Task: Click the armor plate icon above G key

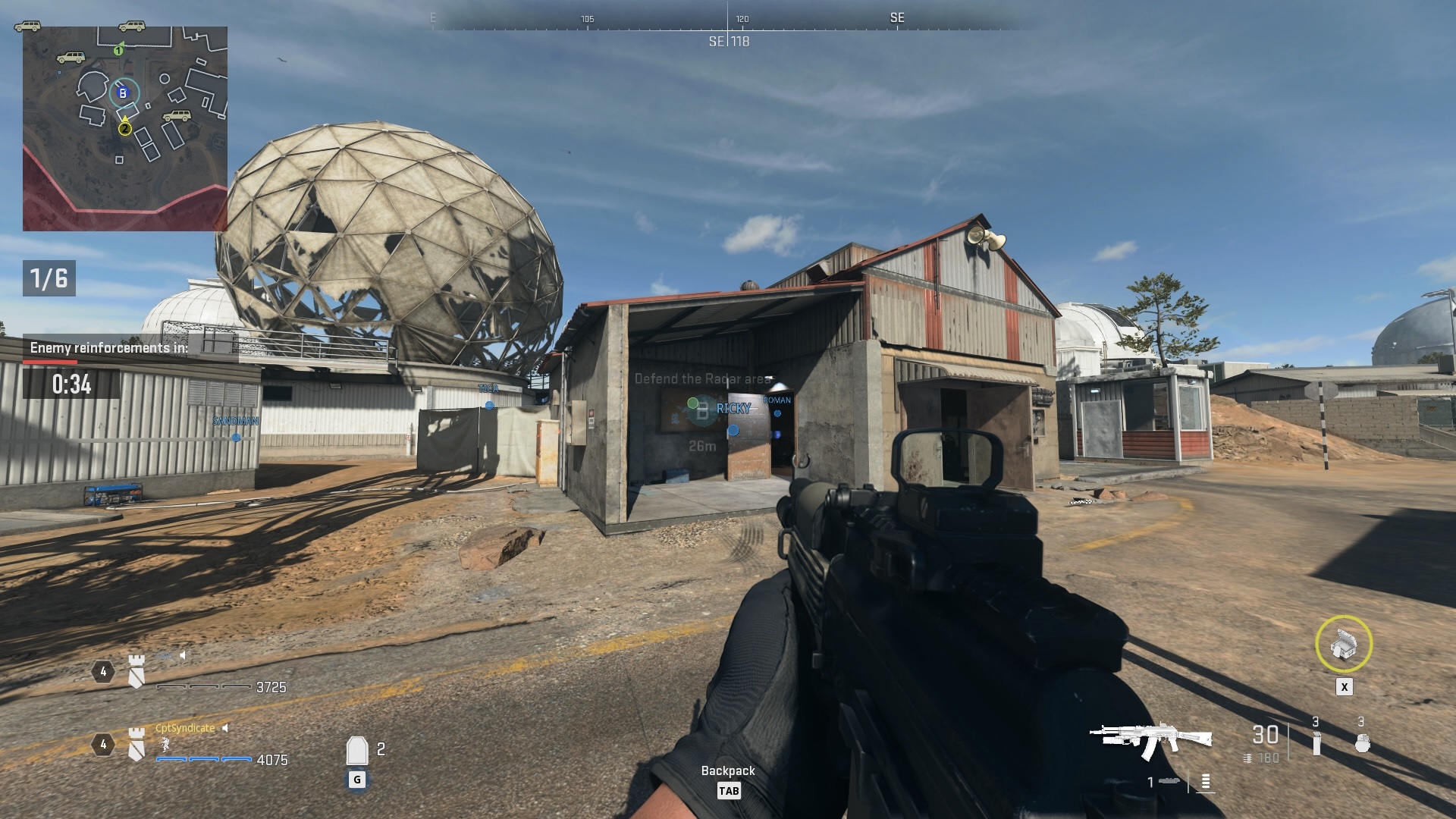Action: coord(357,751)
